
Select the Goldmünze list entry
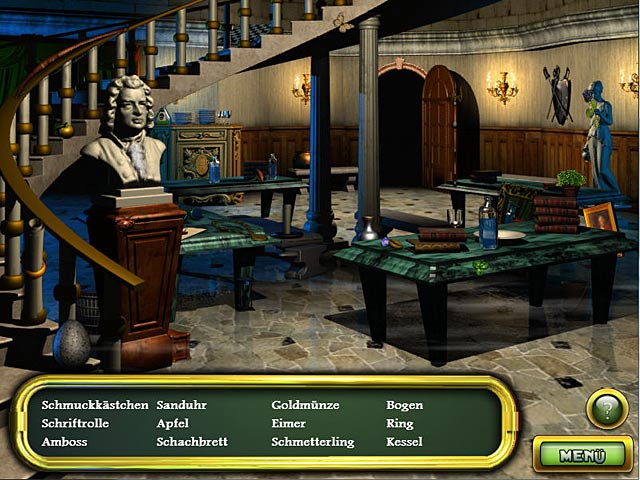pyautogui.click(x=306, y=406)
